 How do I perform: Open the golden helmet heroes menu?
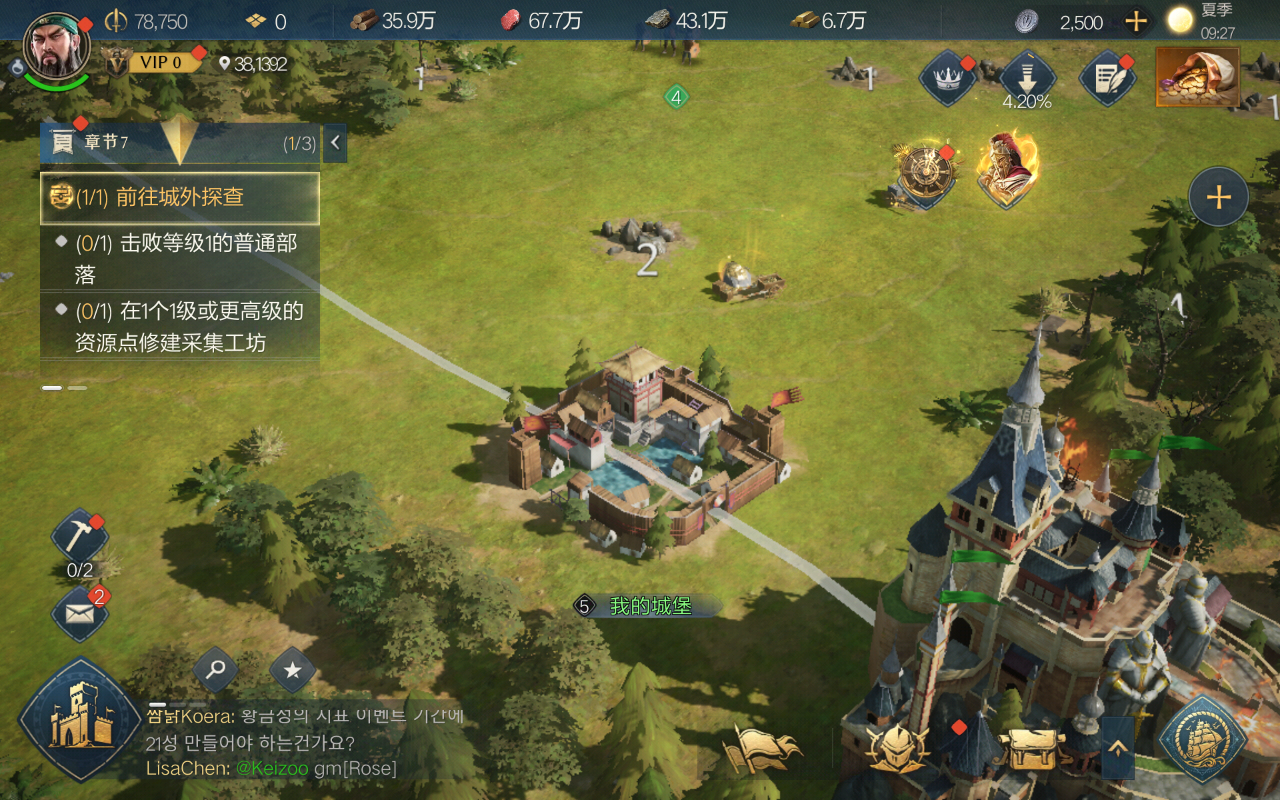[x=897, y=747]
